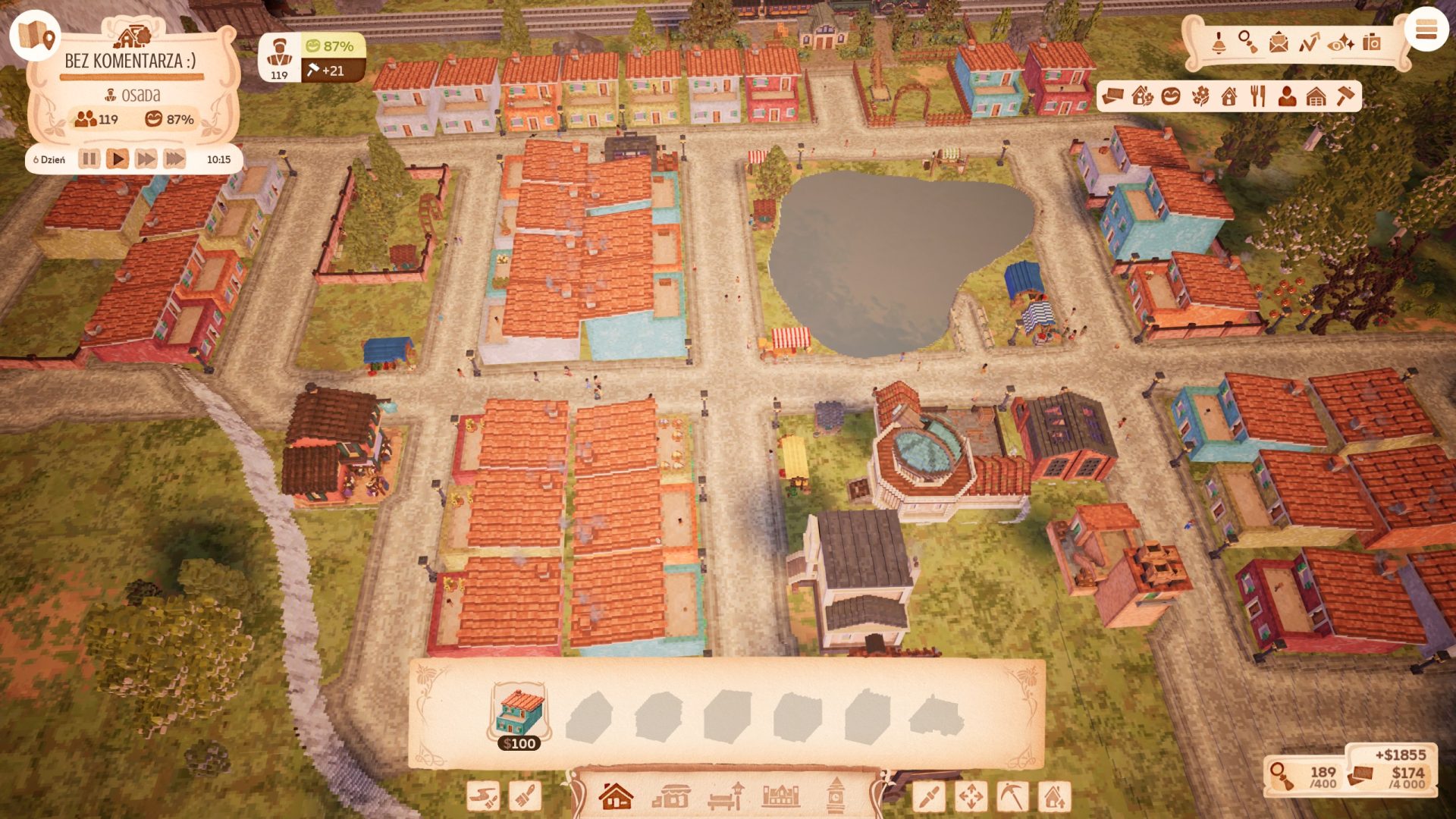The image size is (1456, 819).
Task: Switch to the houses build category
Action: pyautogui.click(x=615, y=796)
